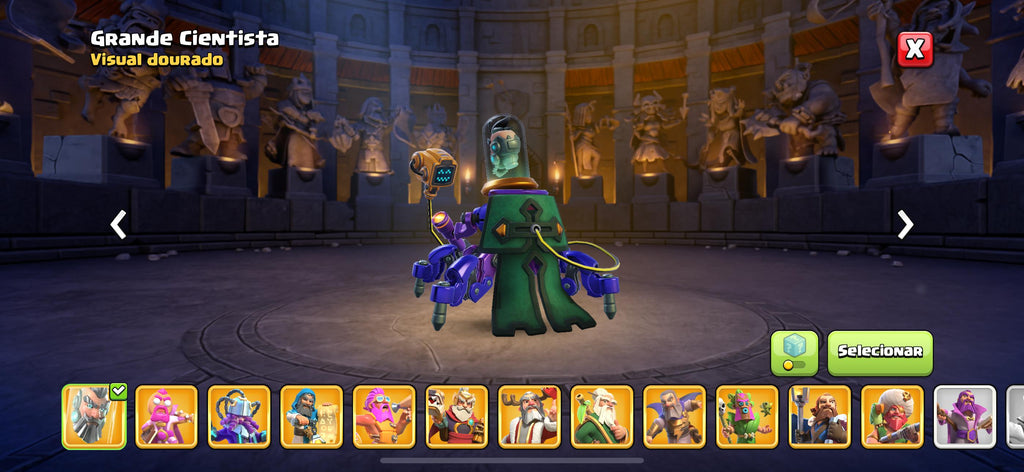Pick the purple robot scientist skin thumbnail
Viewport: 1024px width, 472px height.
[239, 416]
